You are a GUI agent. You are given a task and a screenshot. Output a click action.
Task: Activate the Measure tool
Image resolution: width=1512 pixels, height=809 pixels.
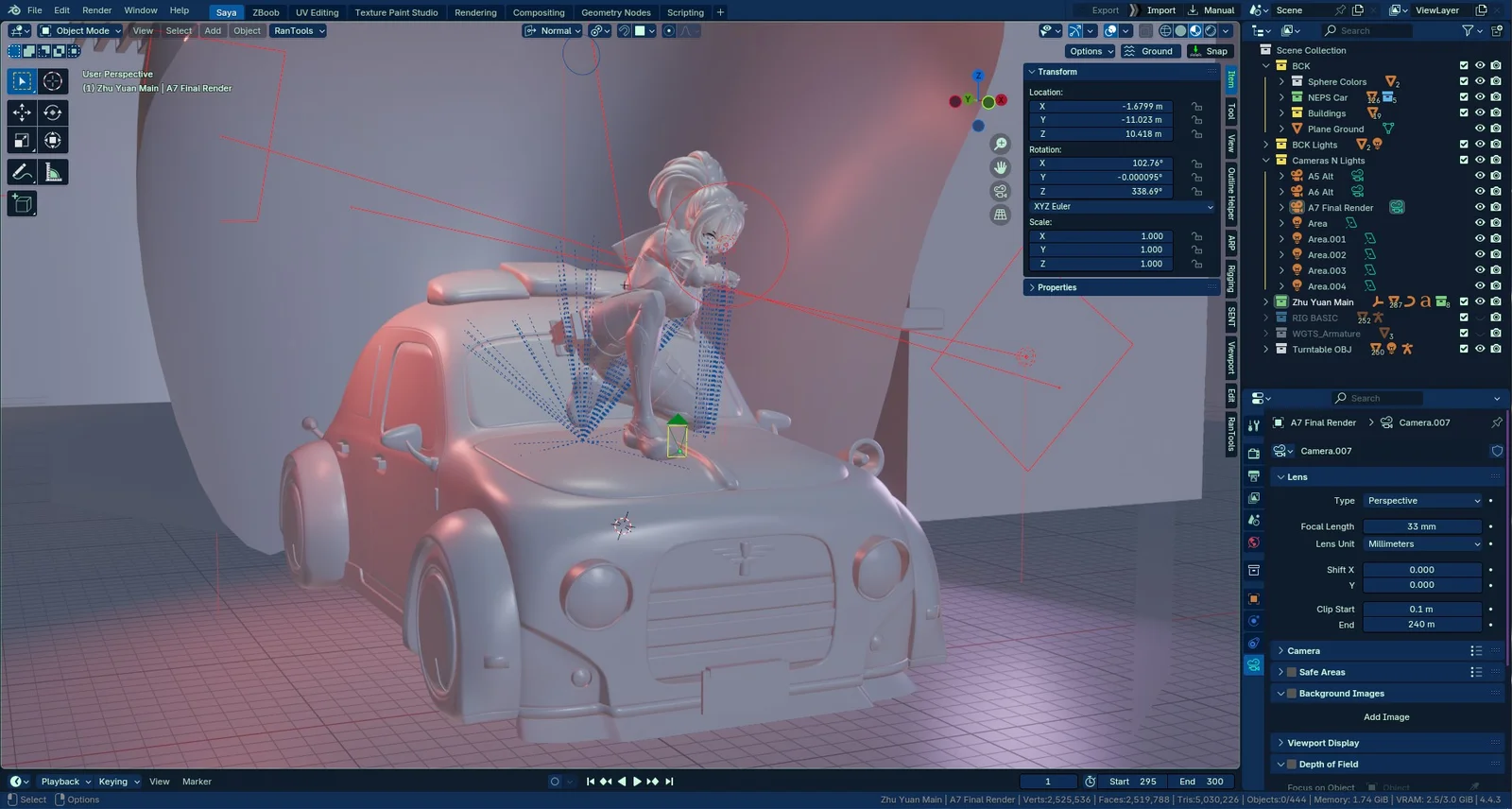[x=51, y=171]
